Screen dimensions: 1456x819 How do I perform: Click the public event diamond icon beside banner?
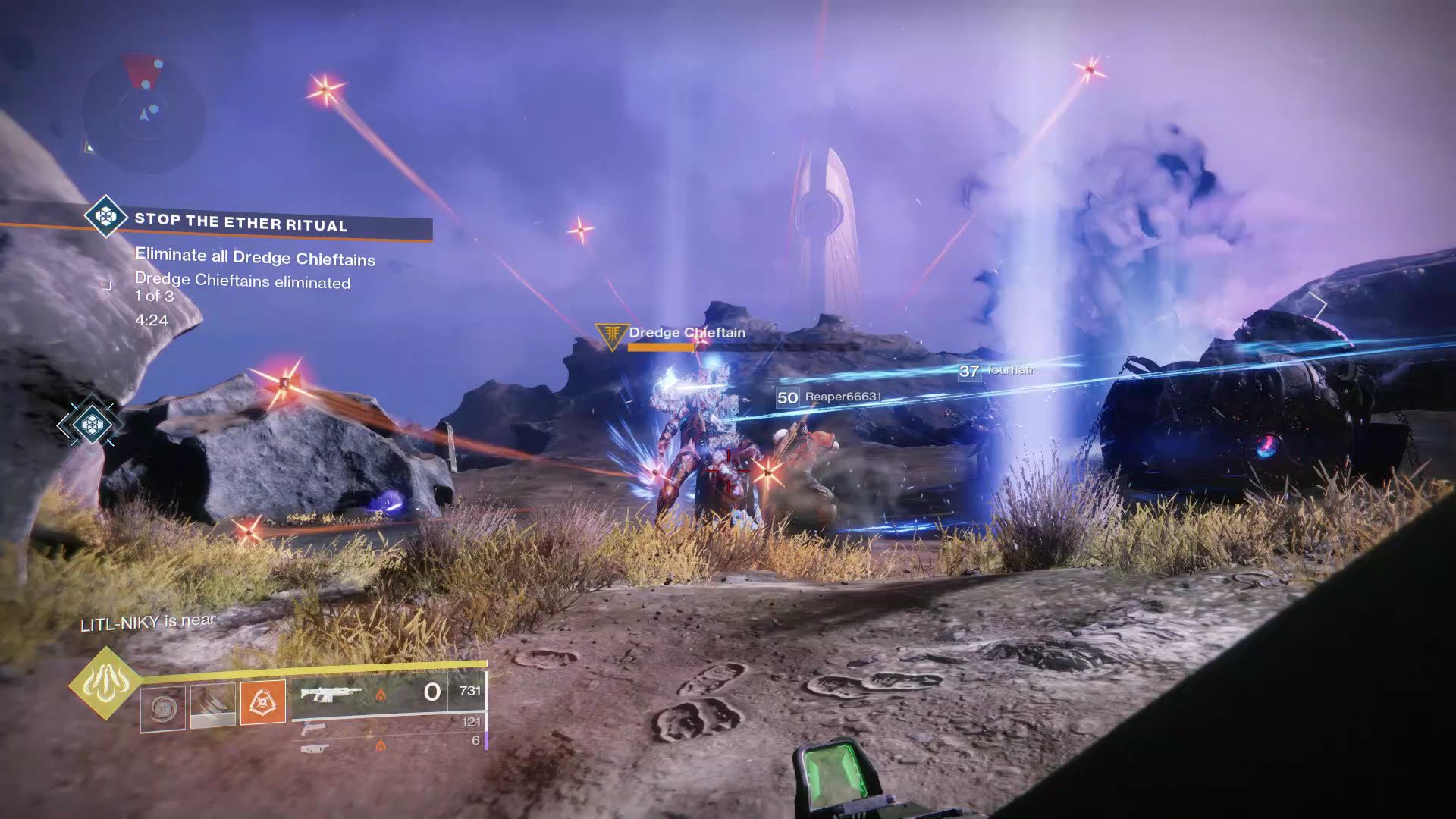coord(105,217)
